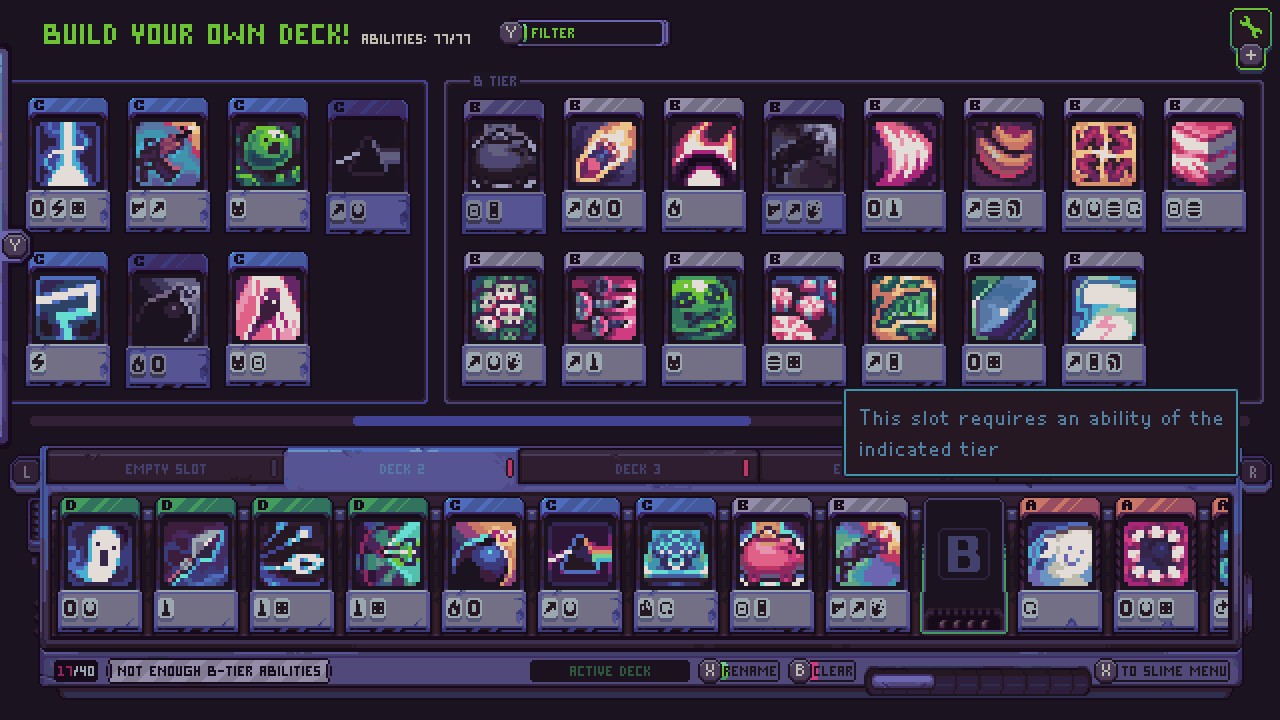Viewport: 1280px width, 720px height.
Task: Click the L flap on the left screen edge
Action: (26, 471)
